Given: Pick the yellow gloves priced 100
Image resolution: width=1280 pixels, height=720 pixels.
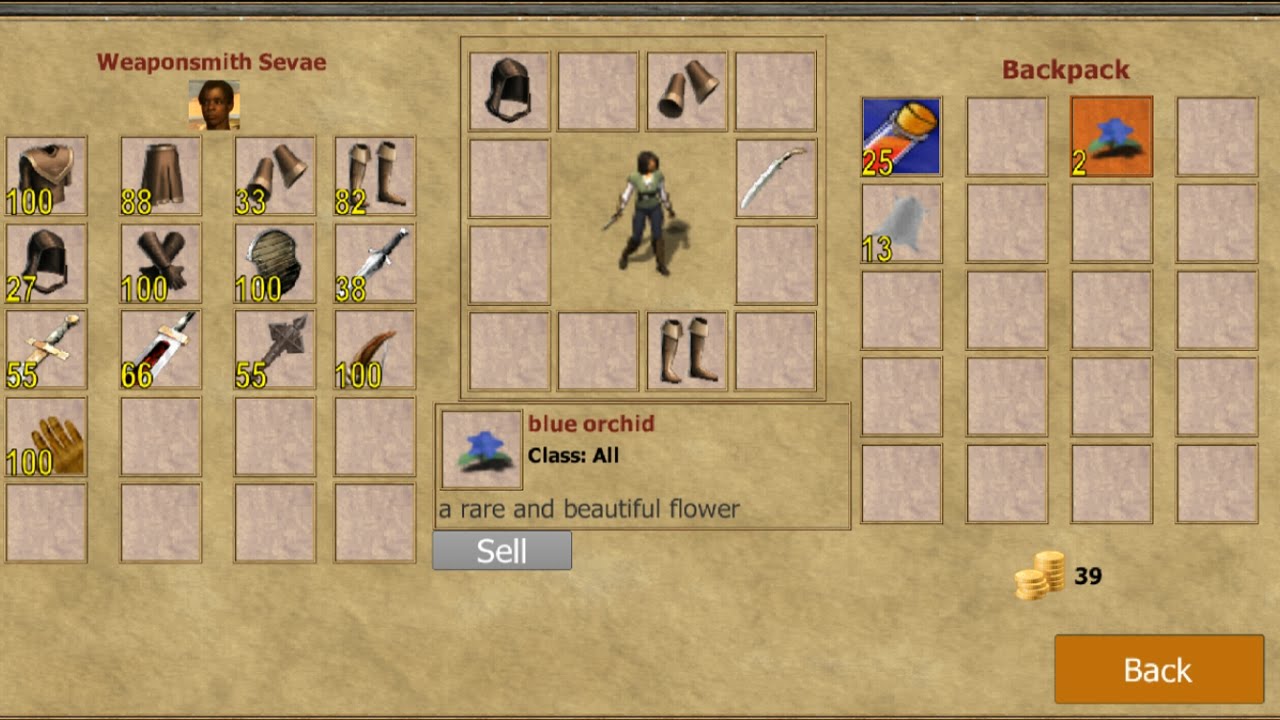Looking at the screenshot, I should click(x=46, y=436).
